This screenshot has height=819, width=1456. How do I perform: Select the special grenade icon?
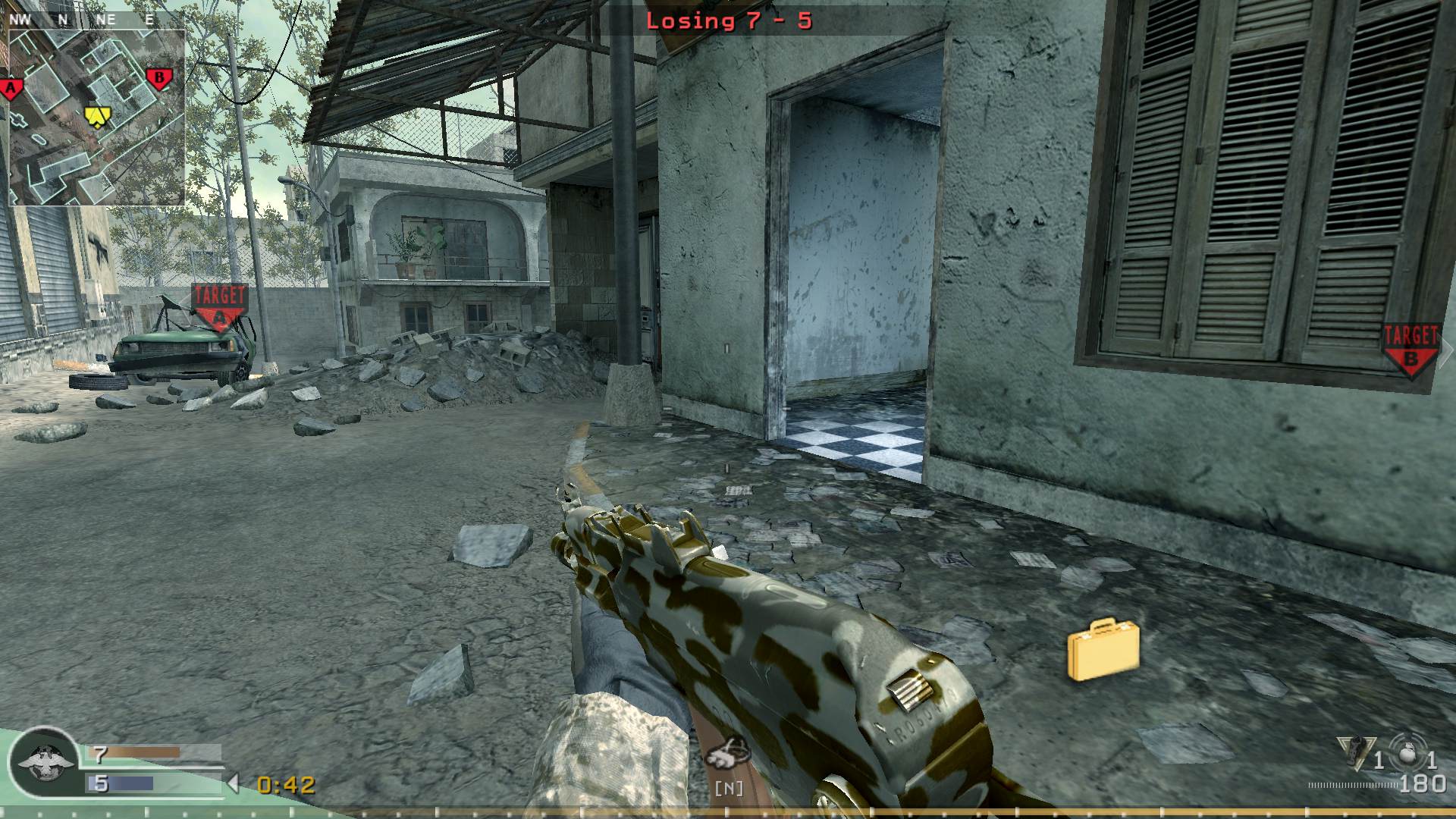(x=1356, y=752)
